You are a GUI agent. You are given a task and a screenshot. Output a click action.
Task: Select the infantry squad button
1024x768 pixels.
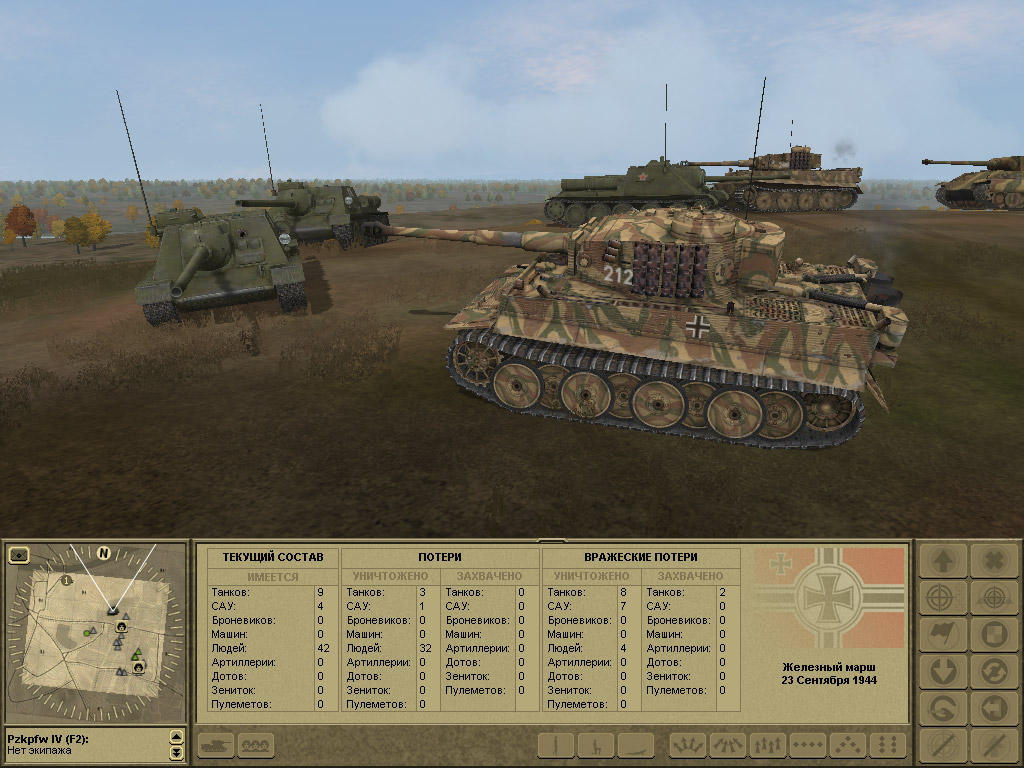tap(257, 745)
